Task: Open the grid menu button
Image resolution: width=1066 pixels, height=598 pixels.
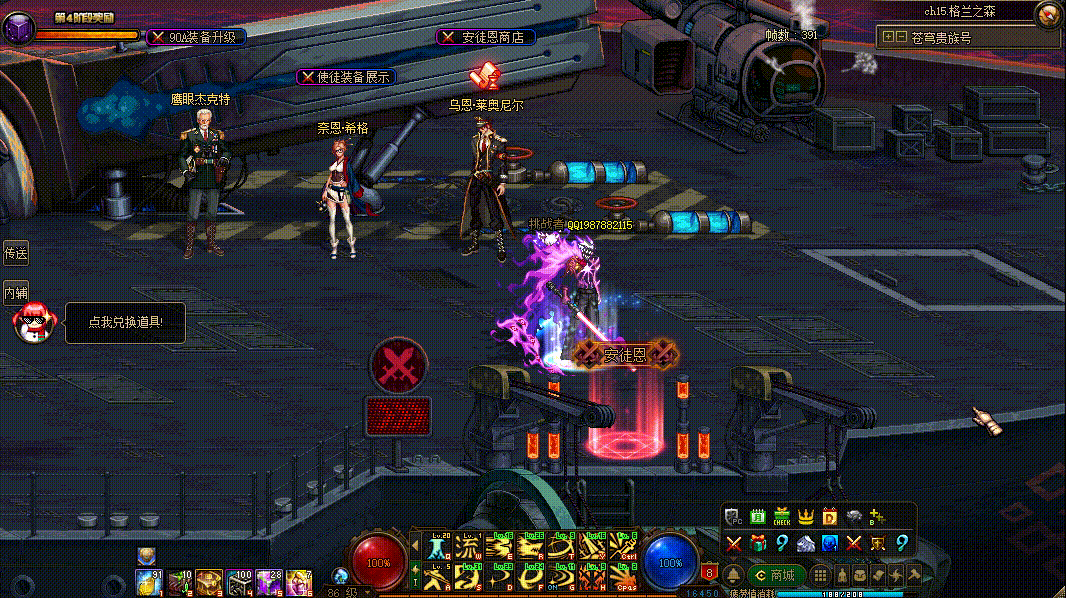Action: (819, 575)
